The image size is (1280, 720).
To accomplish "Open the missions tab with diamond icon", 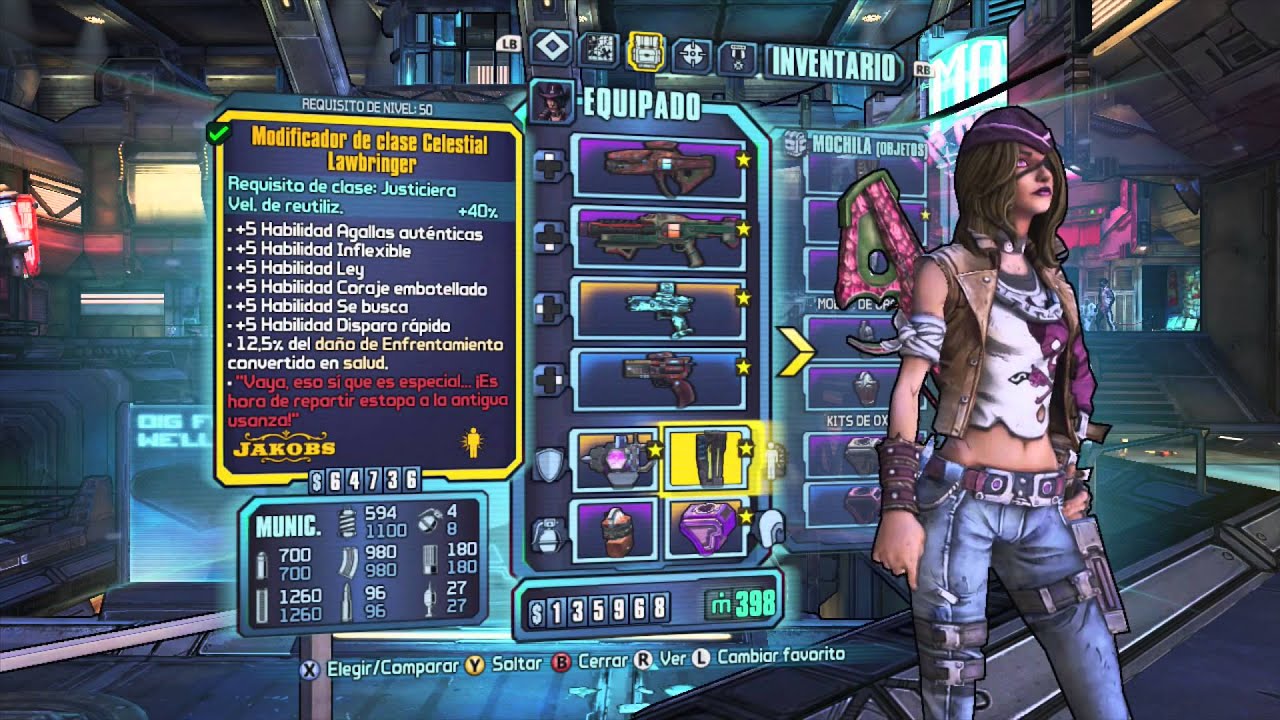I will pyautogui.click(x=550, y=49).
